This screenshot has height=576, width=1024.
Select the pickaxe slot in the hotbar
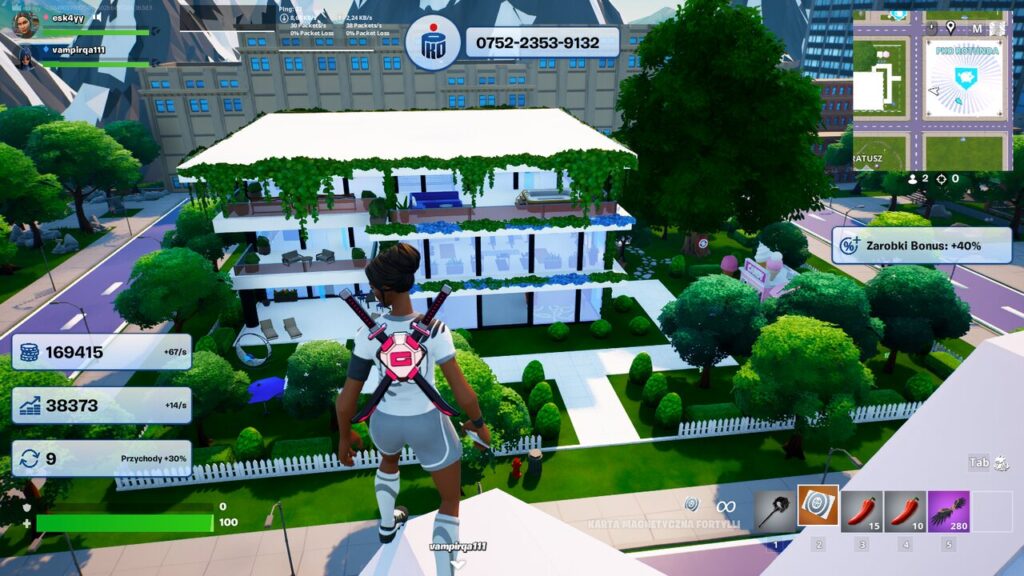775,510
